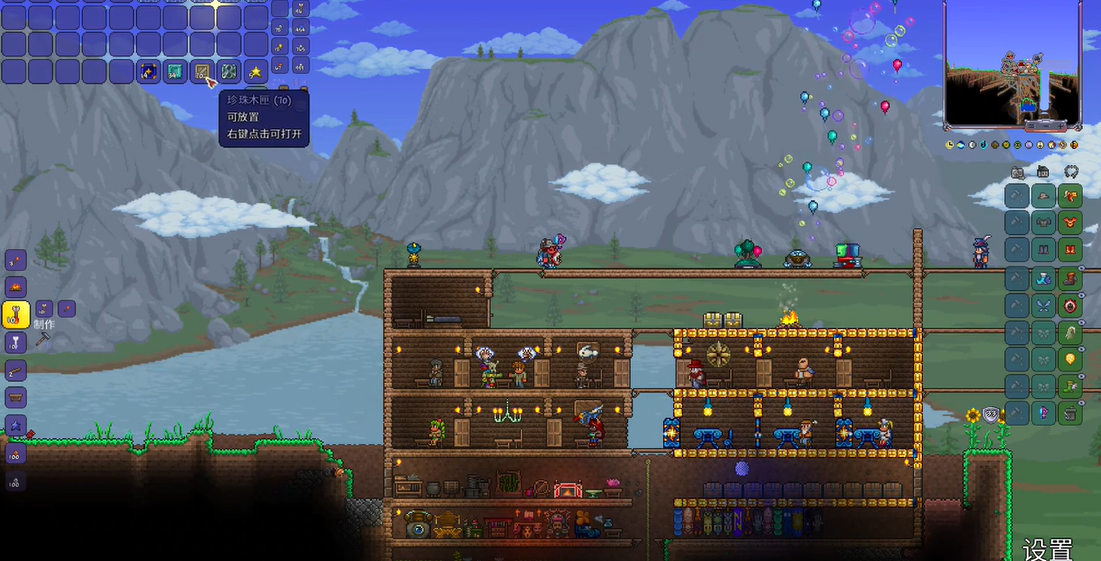Select the yellow balloon accessory slot
This screenshot has height=561, width=1101.
(x=1071, y=358)
